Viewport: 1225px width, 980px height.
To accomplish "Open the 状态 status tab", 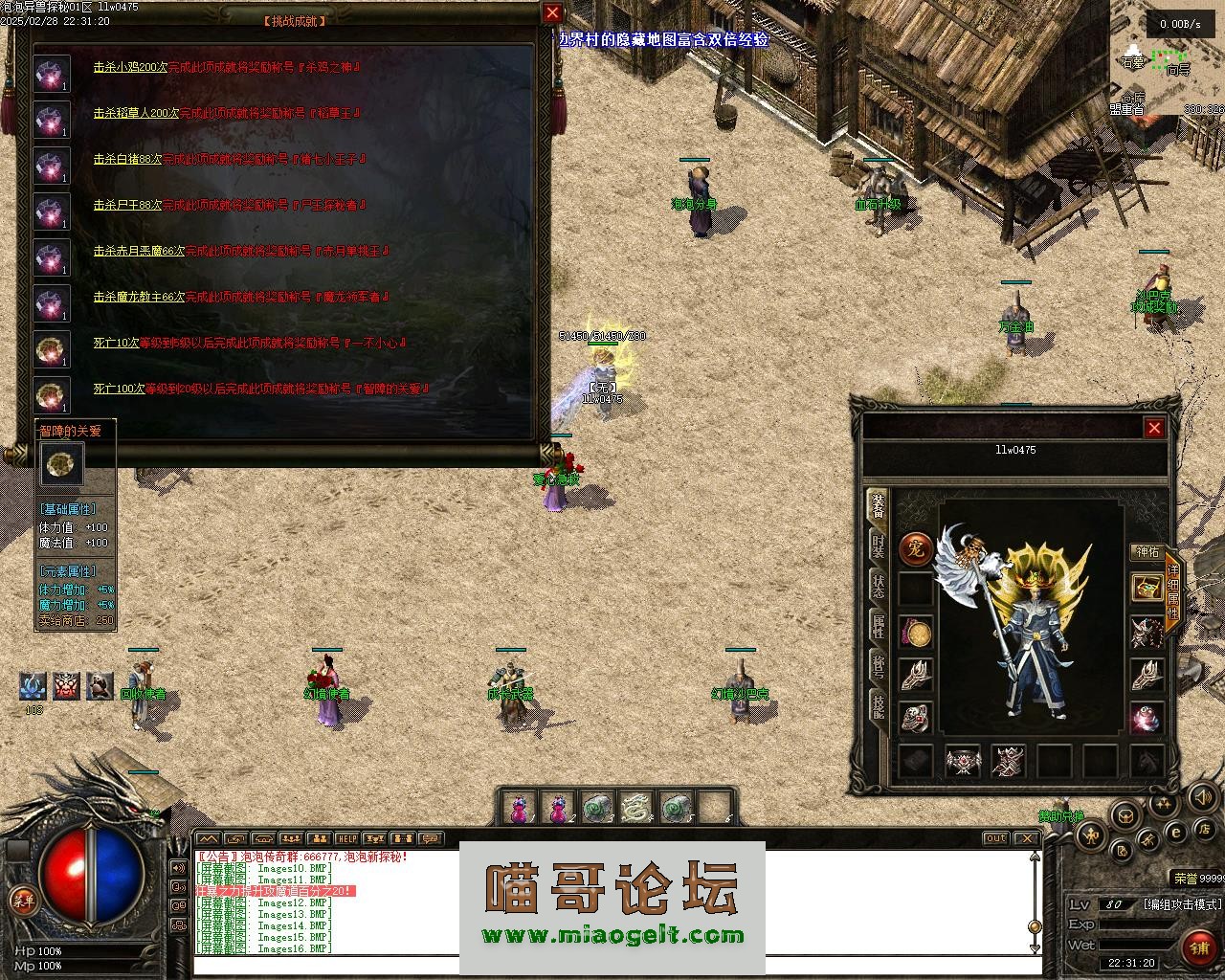I will 878,586.
